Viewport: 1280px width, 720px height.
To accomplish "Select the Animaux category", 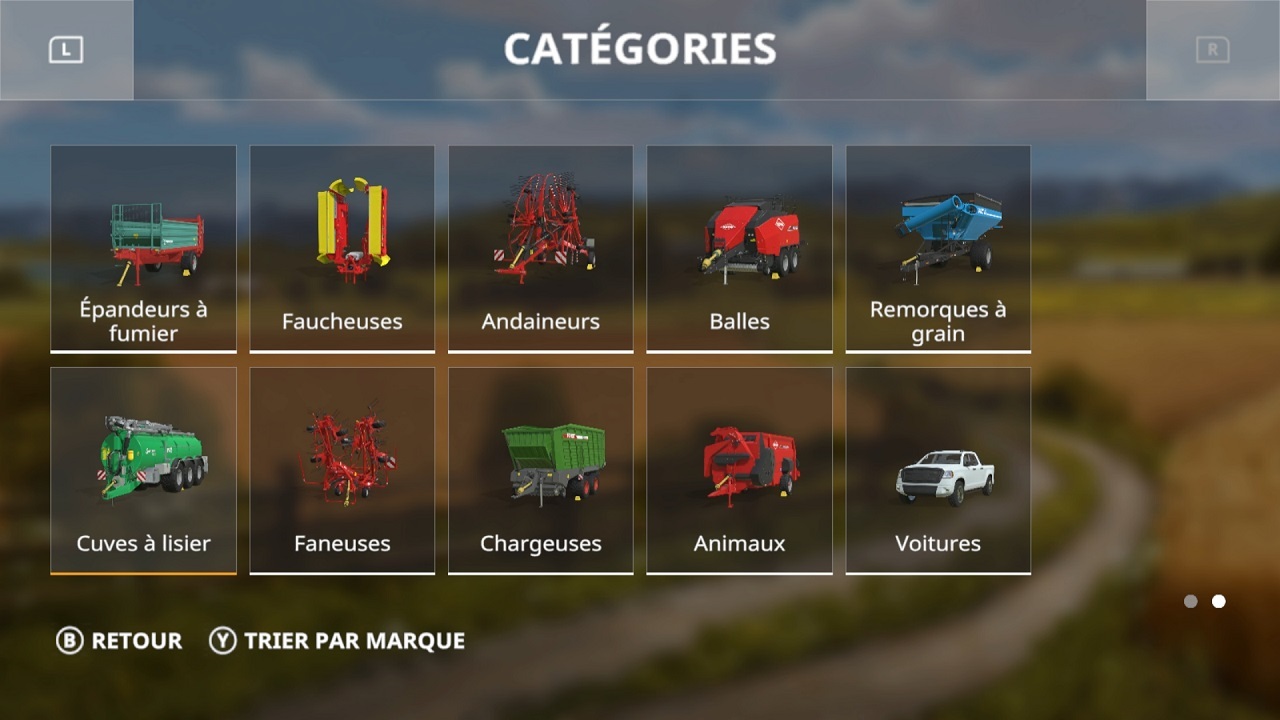I will (x=739, y=470).
